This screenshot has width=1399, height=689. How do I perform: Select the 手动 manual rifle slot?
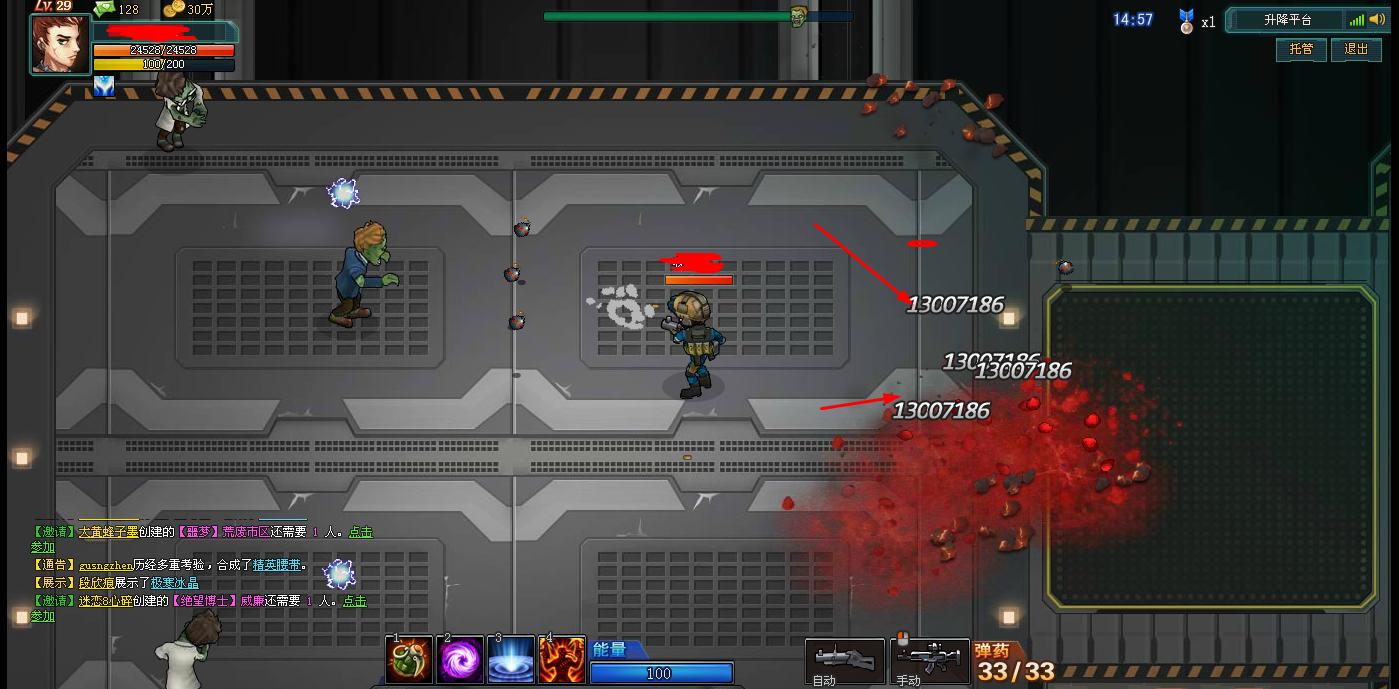[929, 660]
